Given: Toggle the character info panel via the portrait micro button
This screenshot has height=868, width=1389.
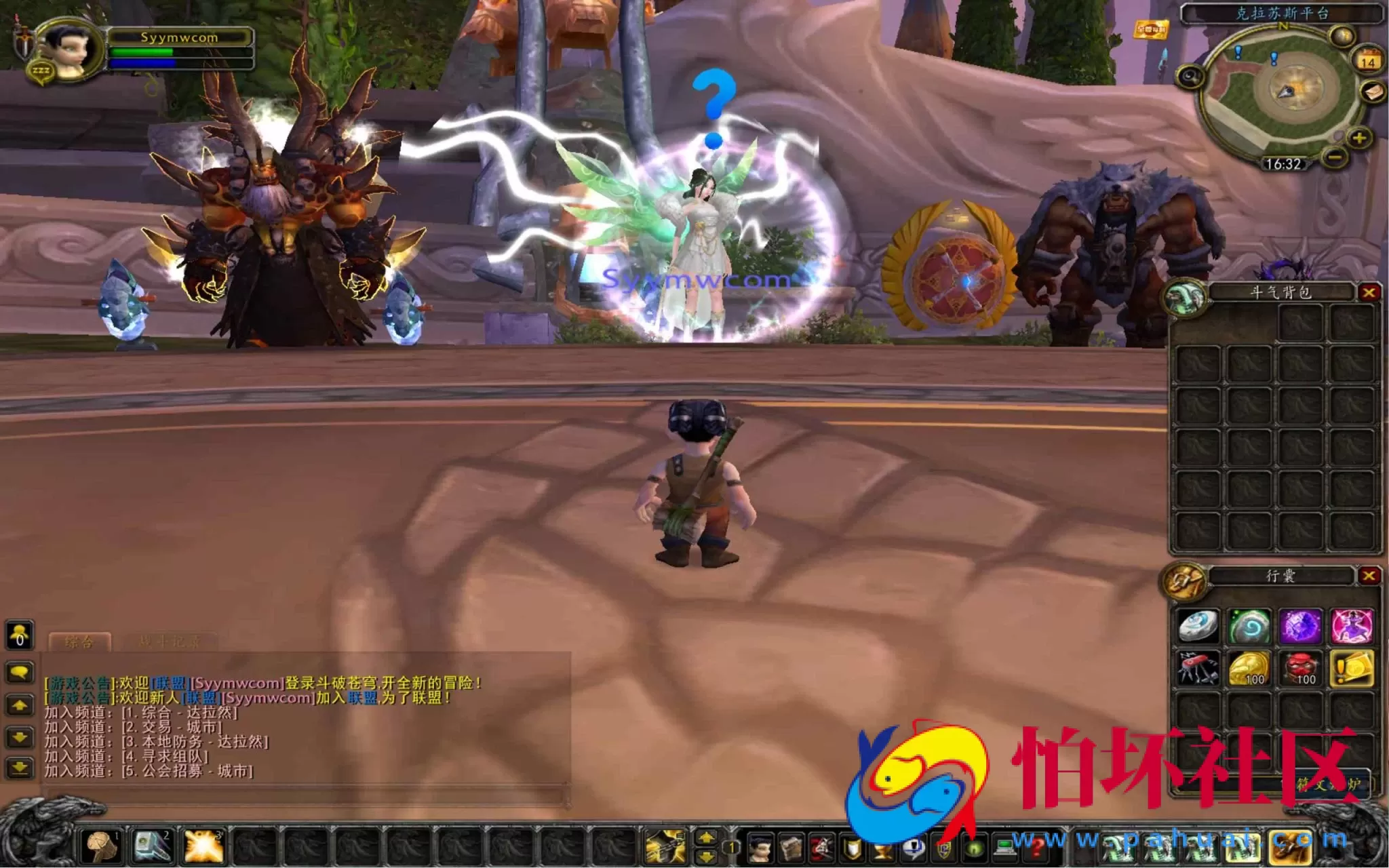Looking at the screenshot, I should pyautogui.click(x=759, y=848).
